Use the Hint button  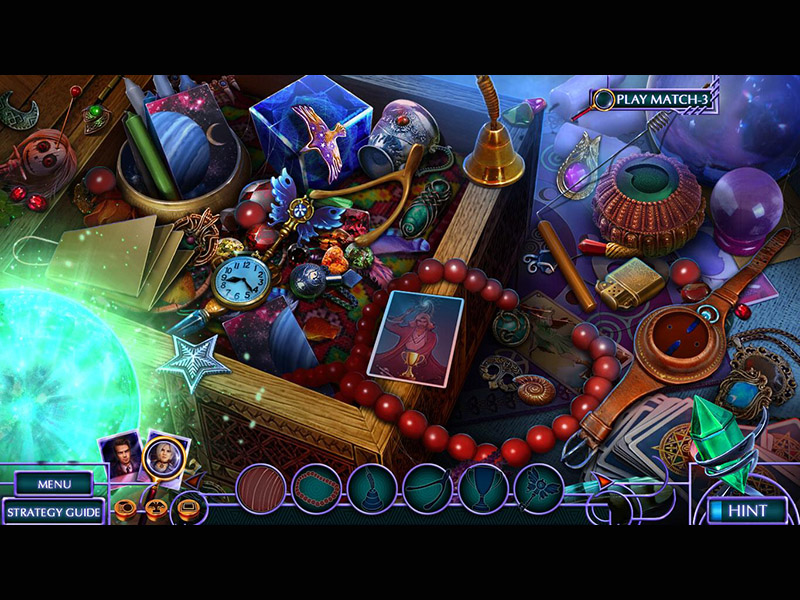coord(746,511)
